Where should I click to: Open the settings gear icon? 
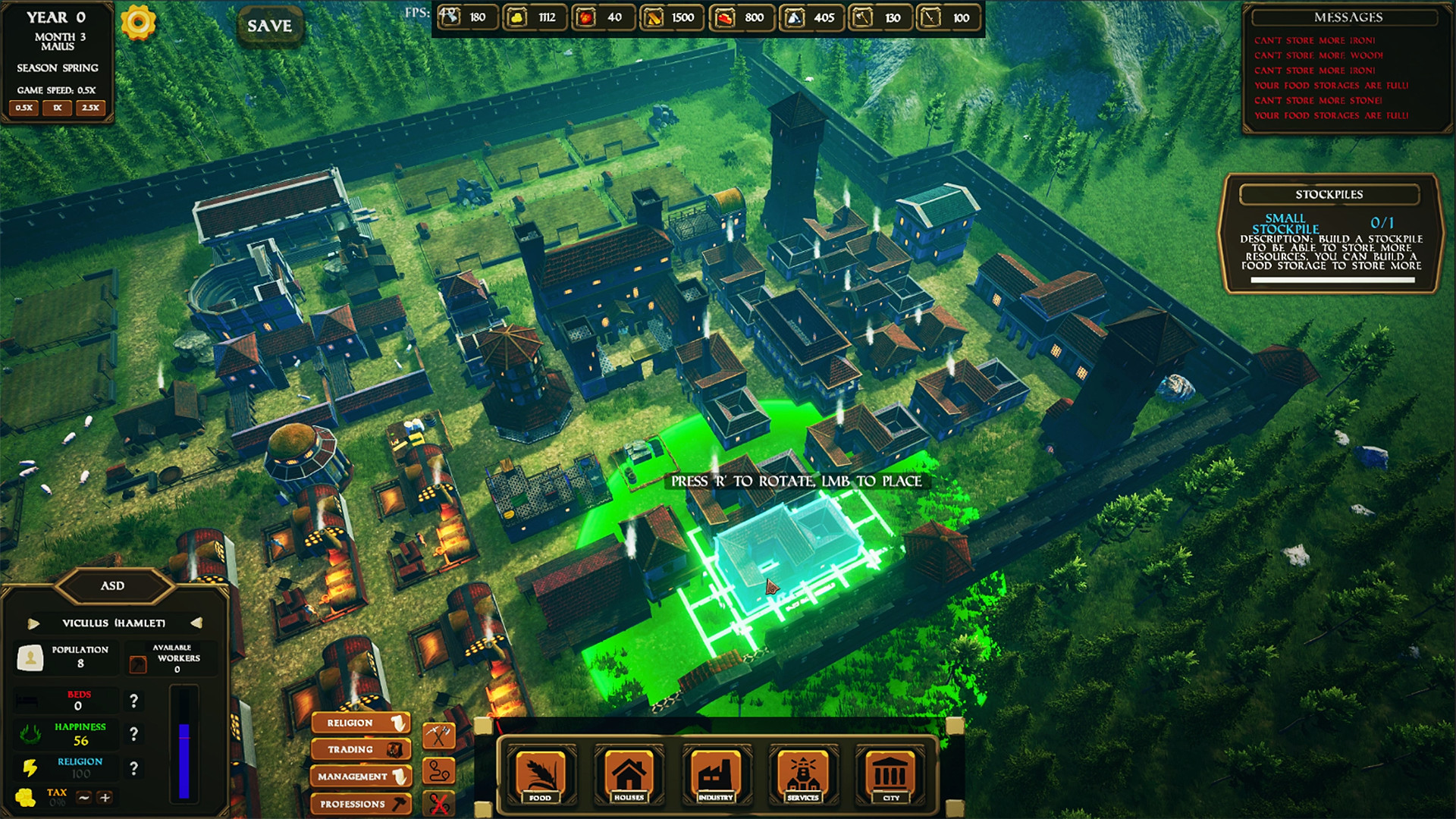tap(139, 24)
